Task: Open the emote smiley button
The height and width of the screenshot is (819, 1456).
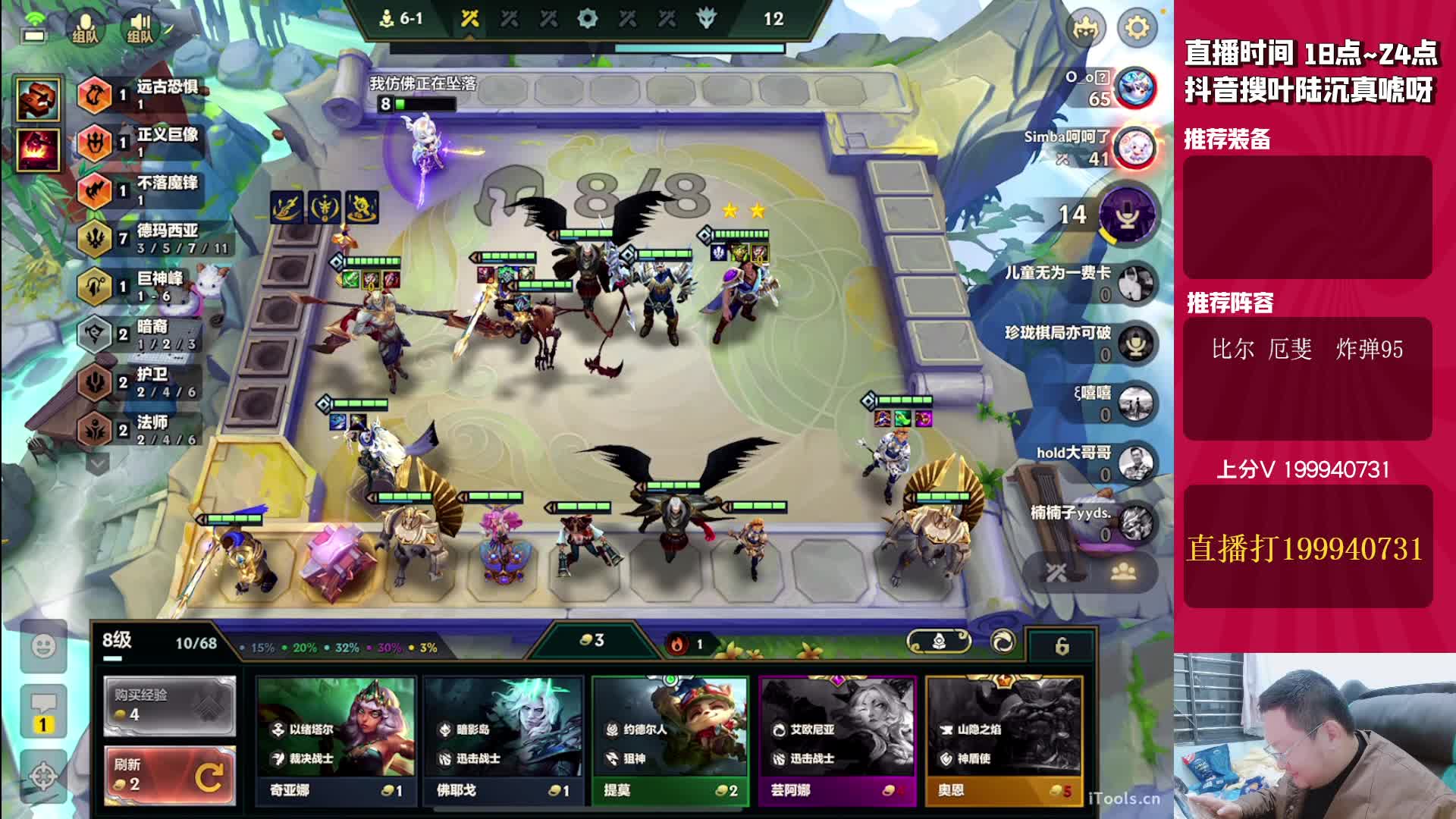Action: click(x=44, y=646)
